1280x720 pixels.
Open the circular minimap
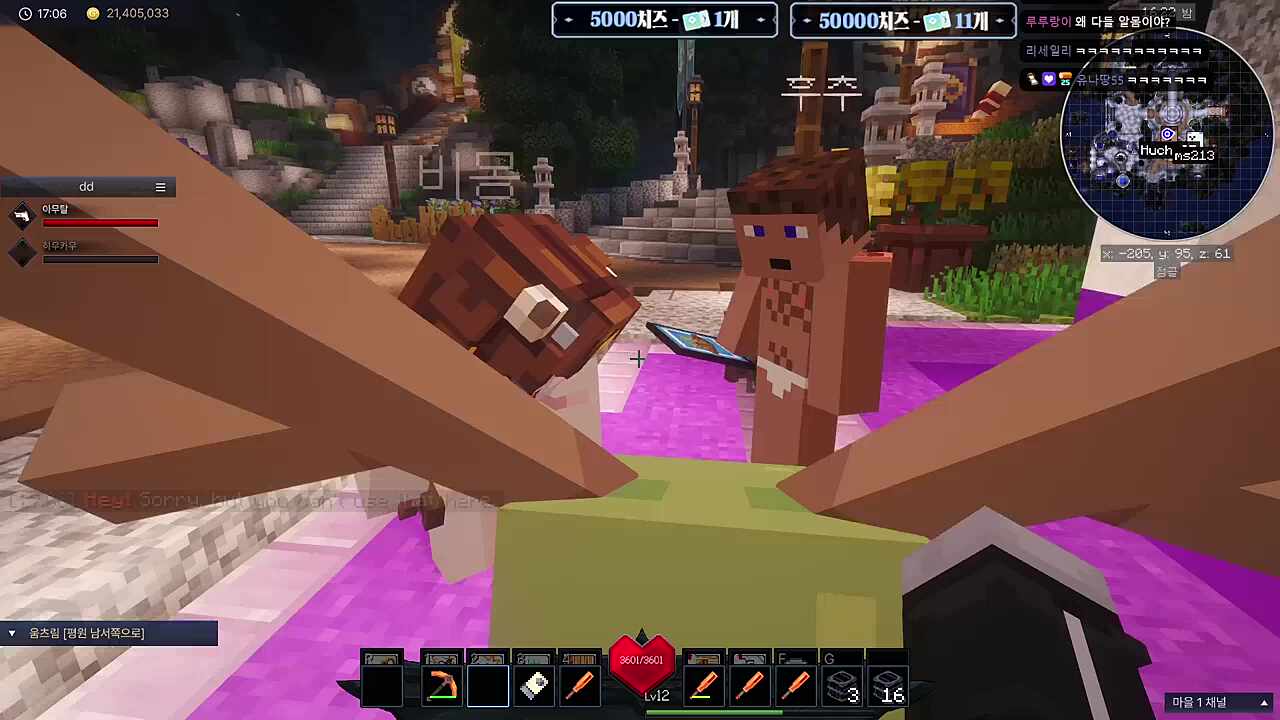pyautogui.click(x=1166, y=134)
